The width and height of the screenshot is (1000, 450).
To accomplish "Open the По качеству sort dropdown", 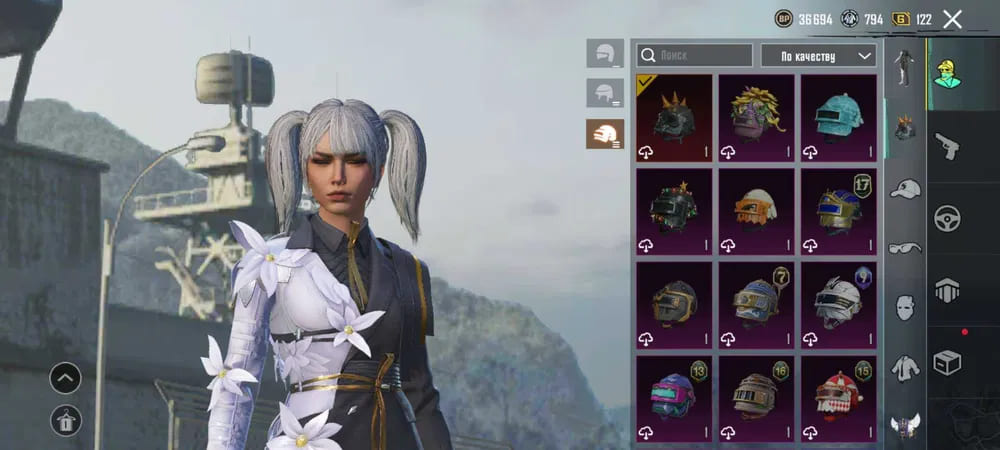I will 818,55.
